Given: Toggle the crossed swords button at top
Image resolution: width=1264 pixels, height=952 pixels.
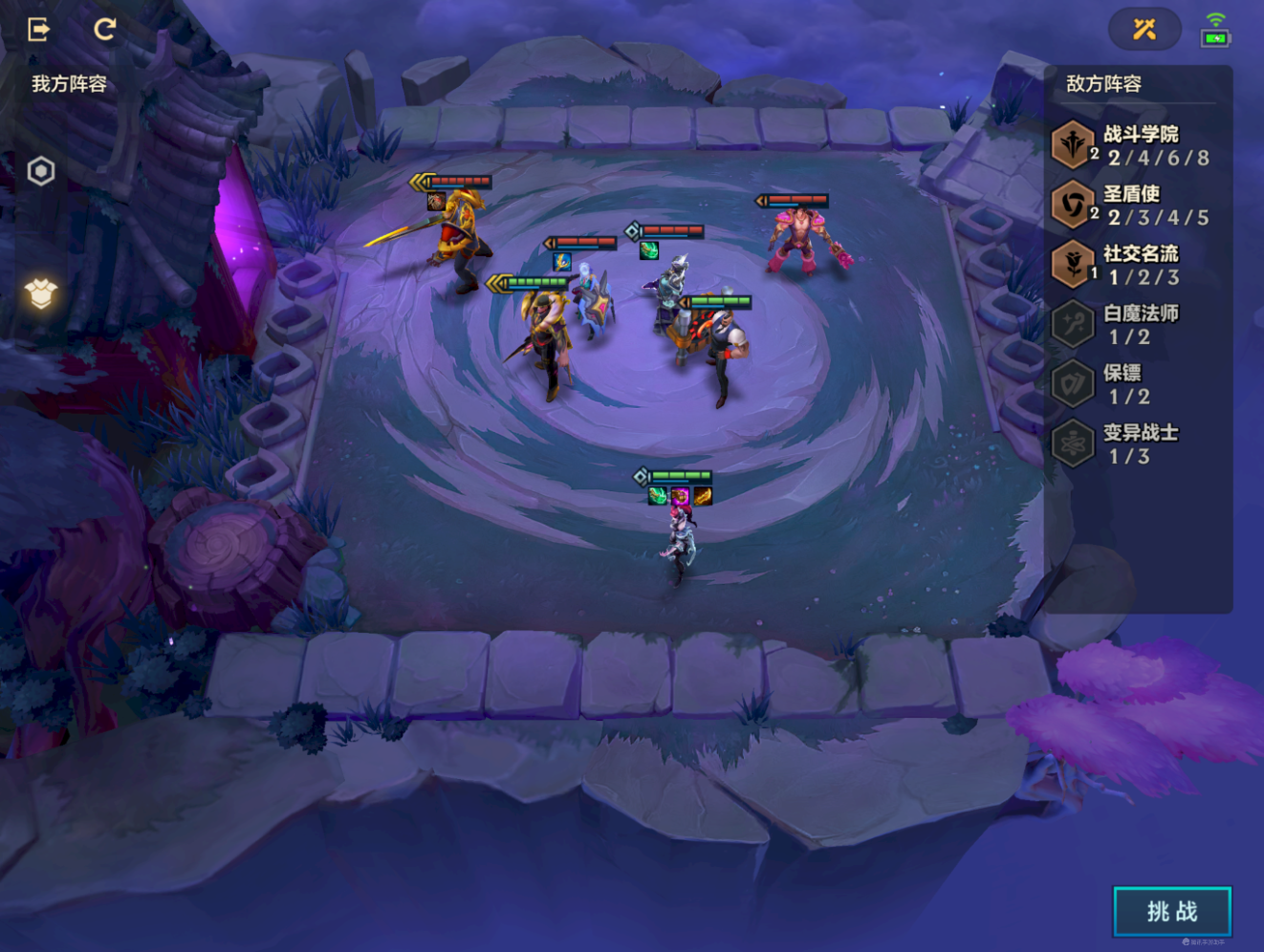Looking at the screenshot, I should coord(1144,30).
